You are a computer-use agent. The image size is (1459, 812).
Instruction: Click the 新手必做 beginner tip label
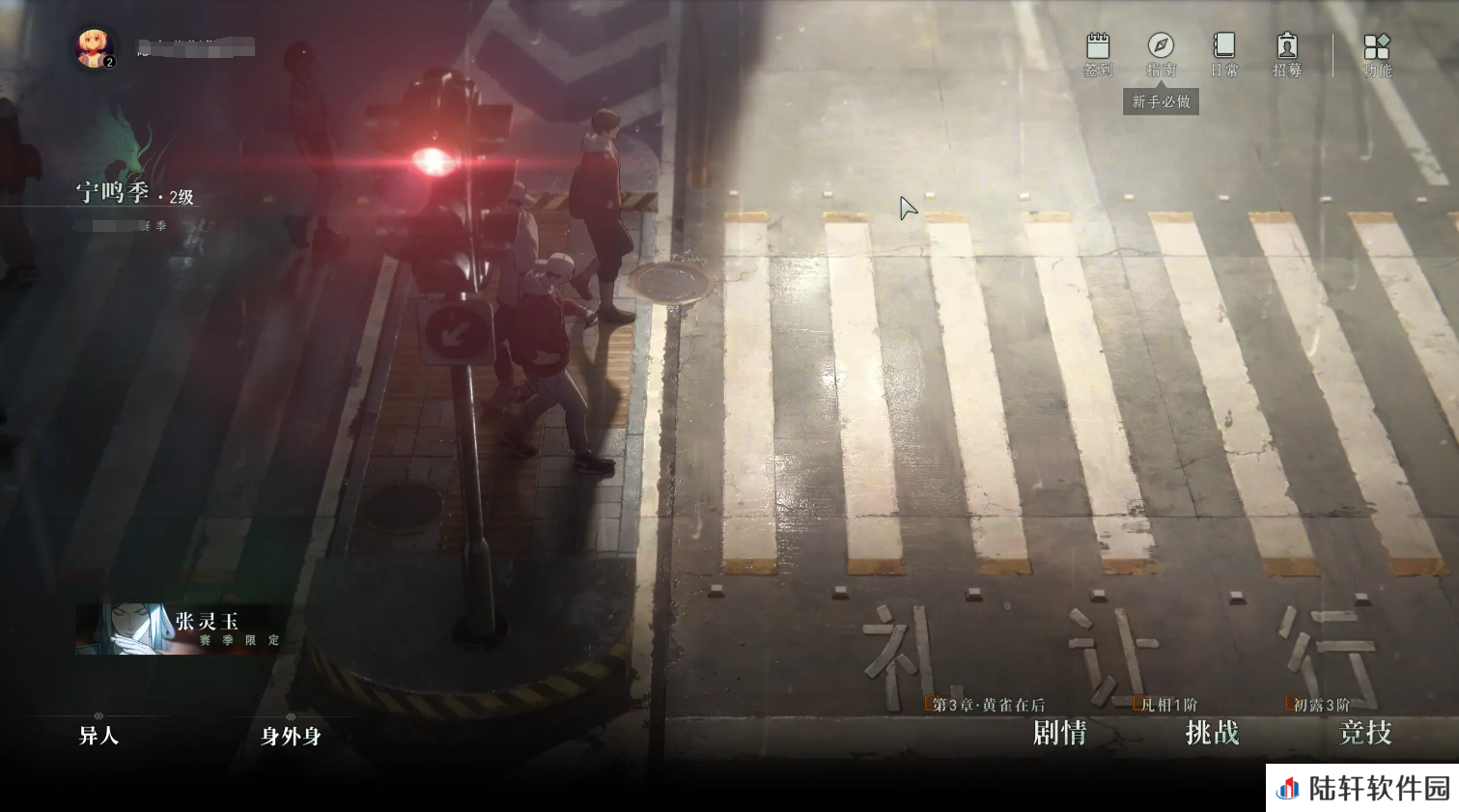[1161, 101]
